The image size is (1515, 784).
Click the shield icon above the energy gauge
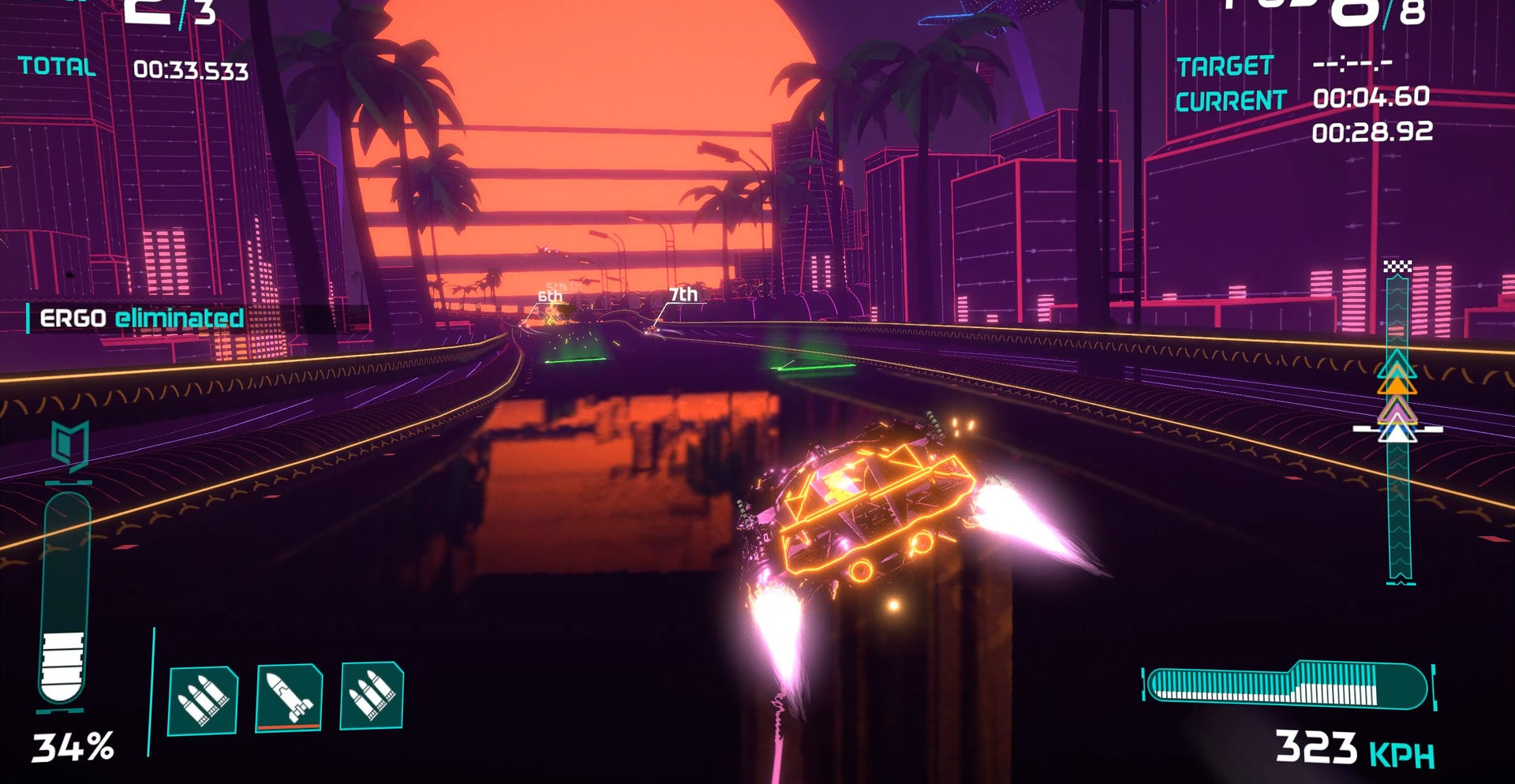69,445
